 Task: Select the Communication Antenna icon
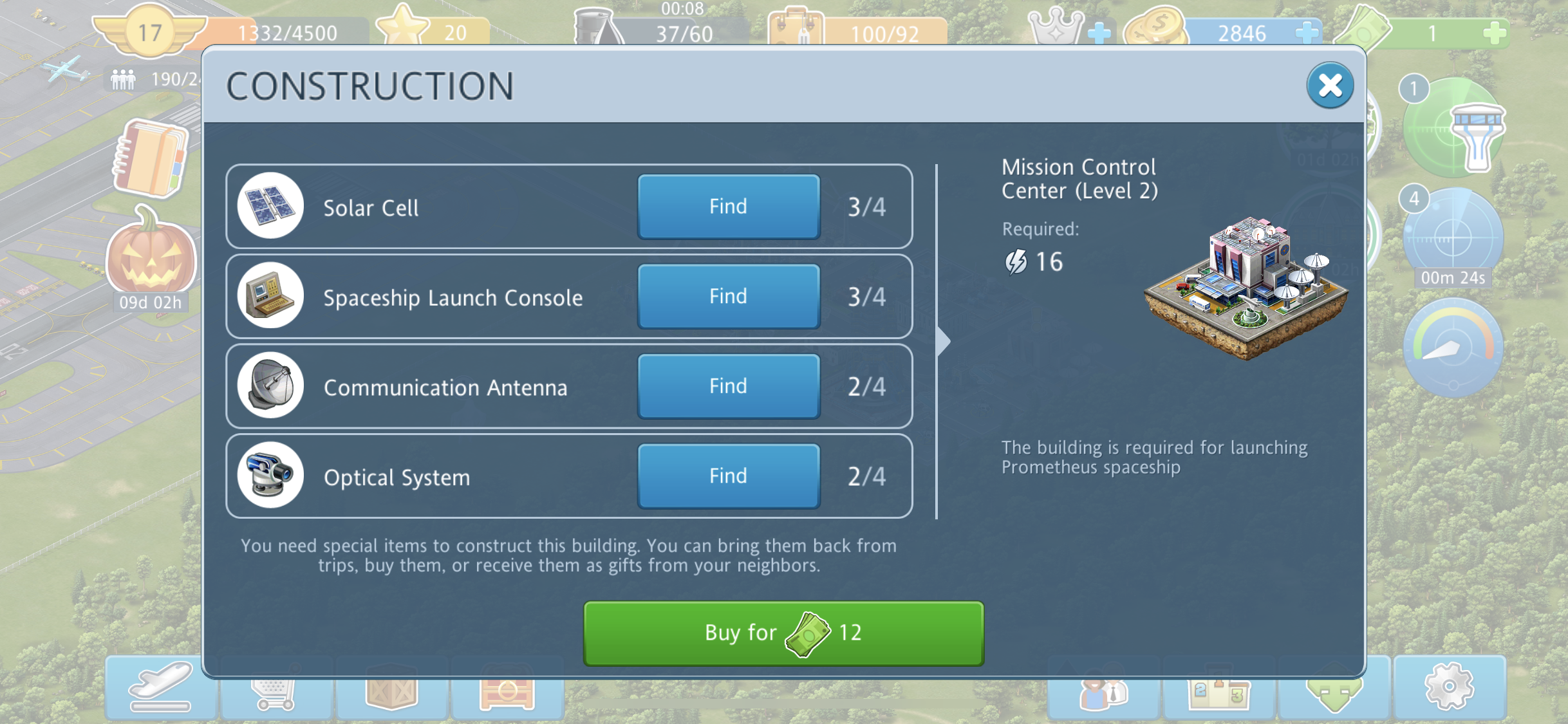tap(270, 386)
